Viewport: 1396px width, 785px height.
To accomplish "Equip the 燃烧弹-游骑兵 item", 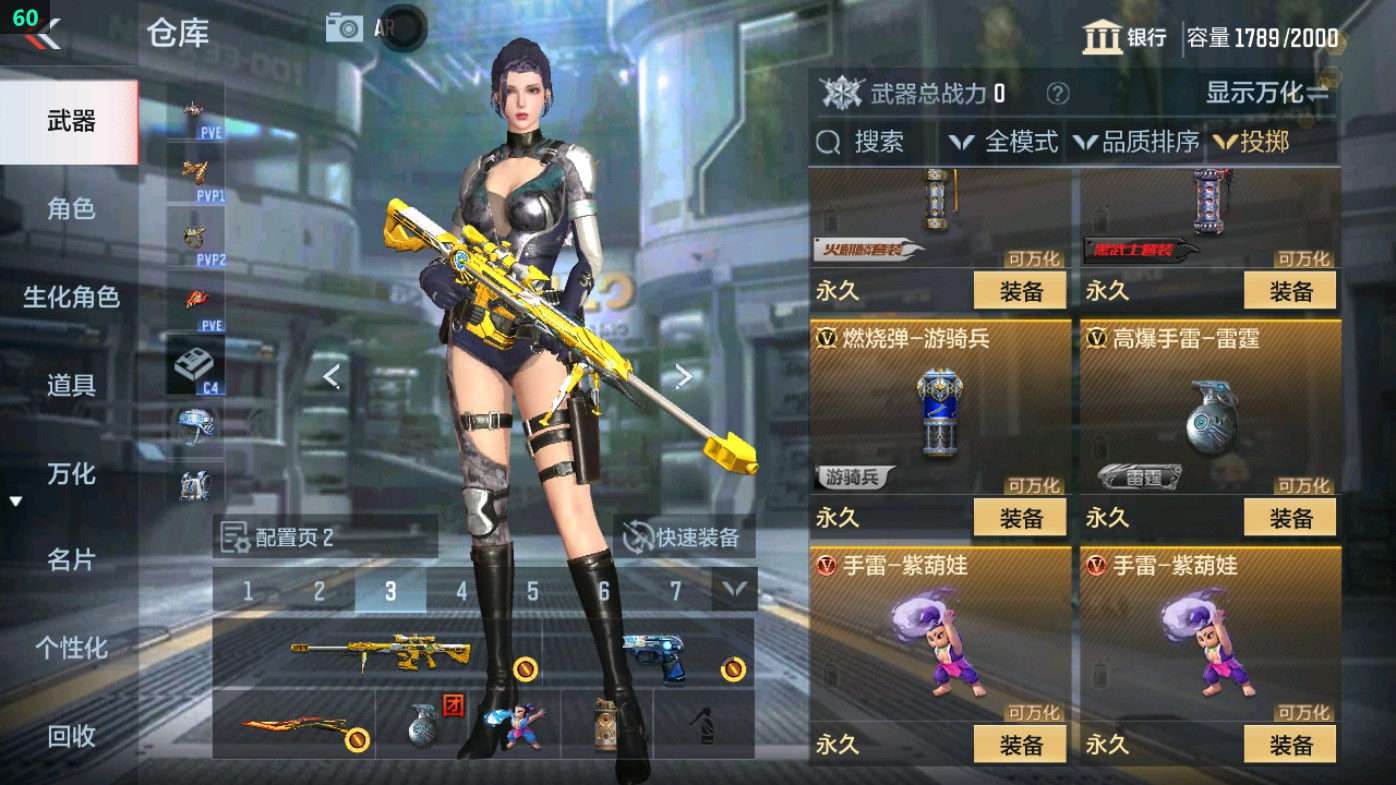I will click(x=1019, y=518).
